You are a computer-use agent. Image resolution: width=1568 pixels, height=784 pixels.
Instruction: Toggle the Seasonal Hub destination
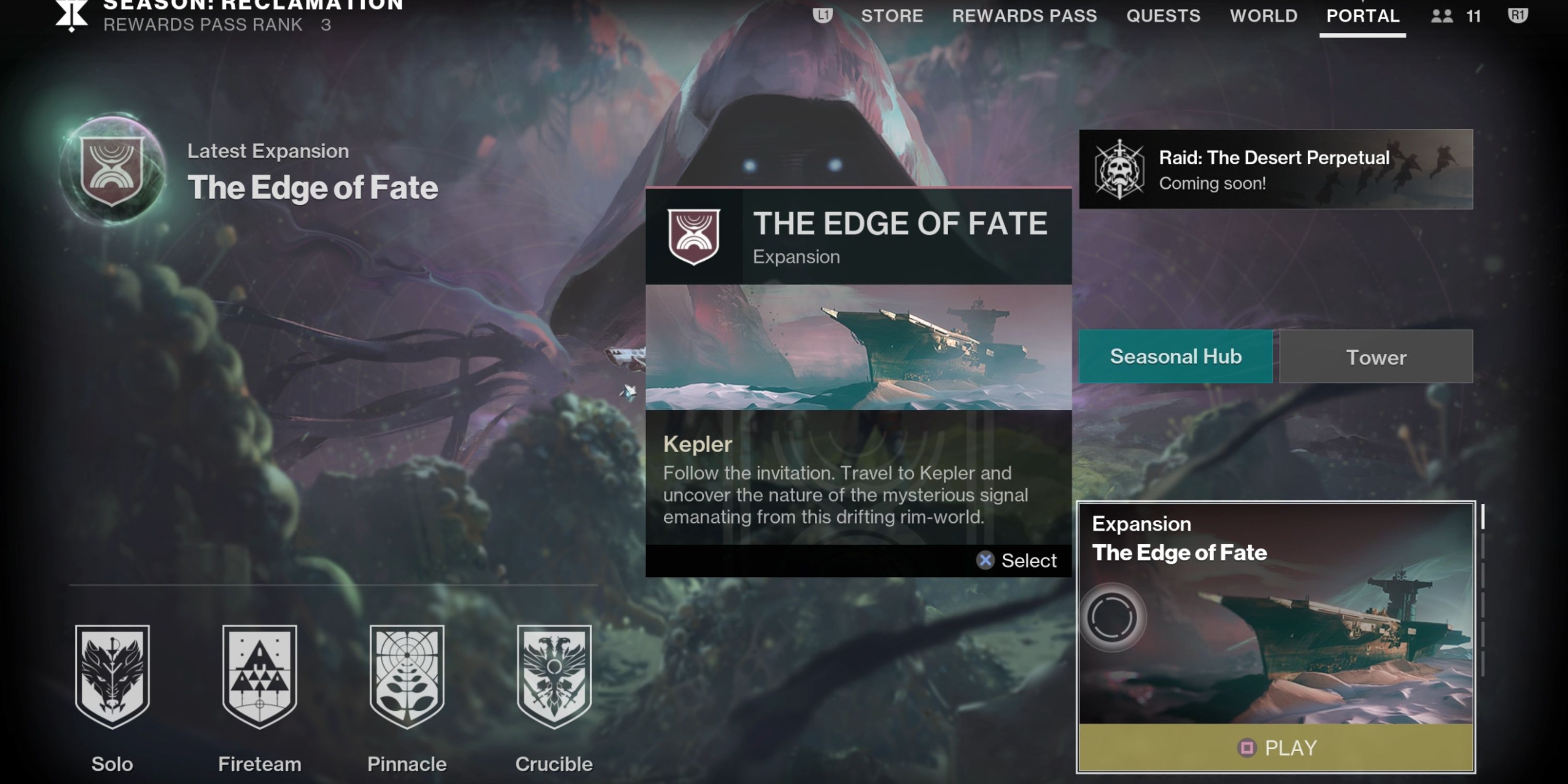[1175, 356]
